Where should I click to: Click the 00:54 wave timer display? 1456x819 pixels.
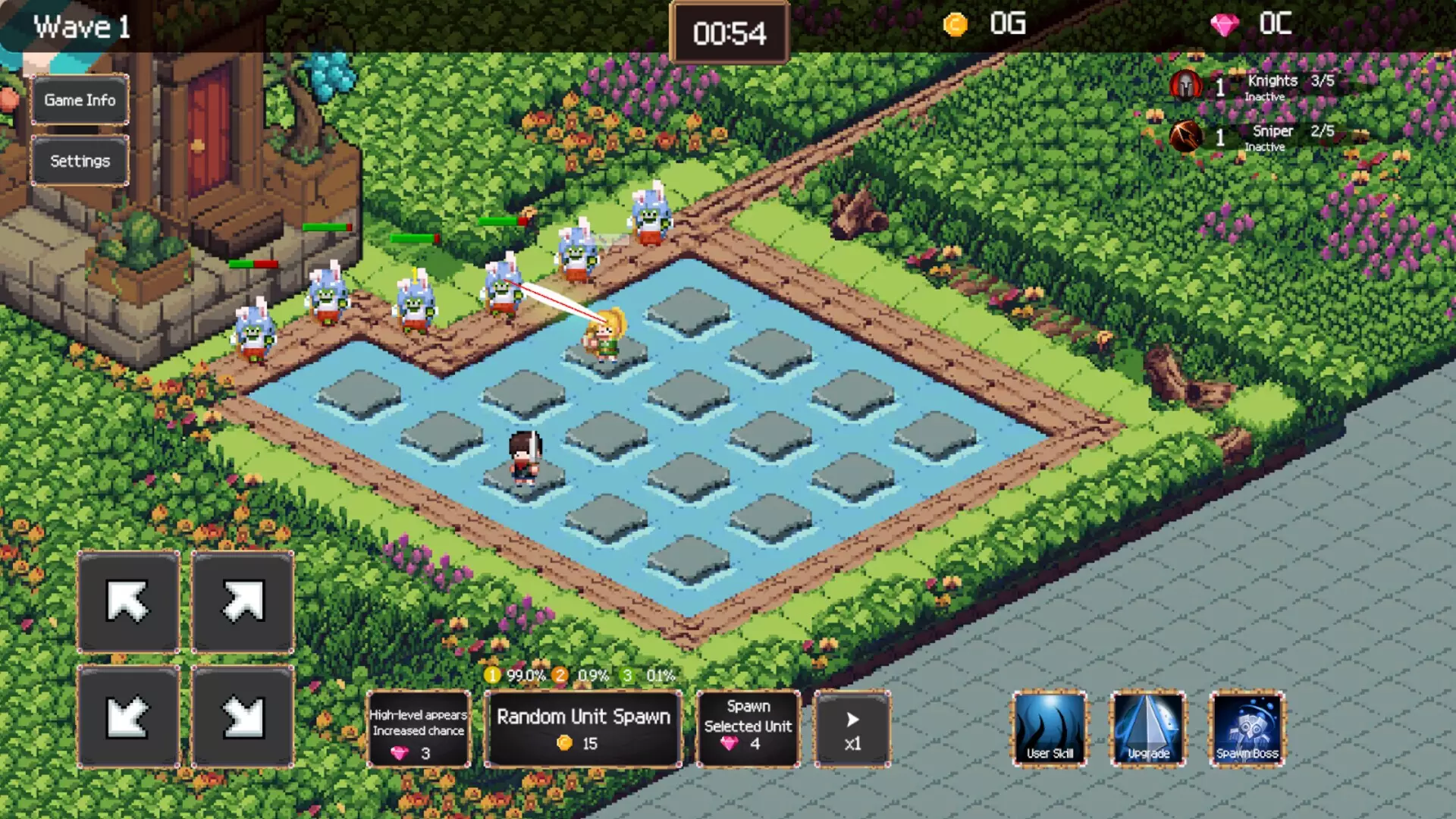coord(729,33)
